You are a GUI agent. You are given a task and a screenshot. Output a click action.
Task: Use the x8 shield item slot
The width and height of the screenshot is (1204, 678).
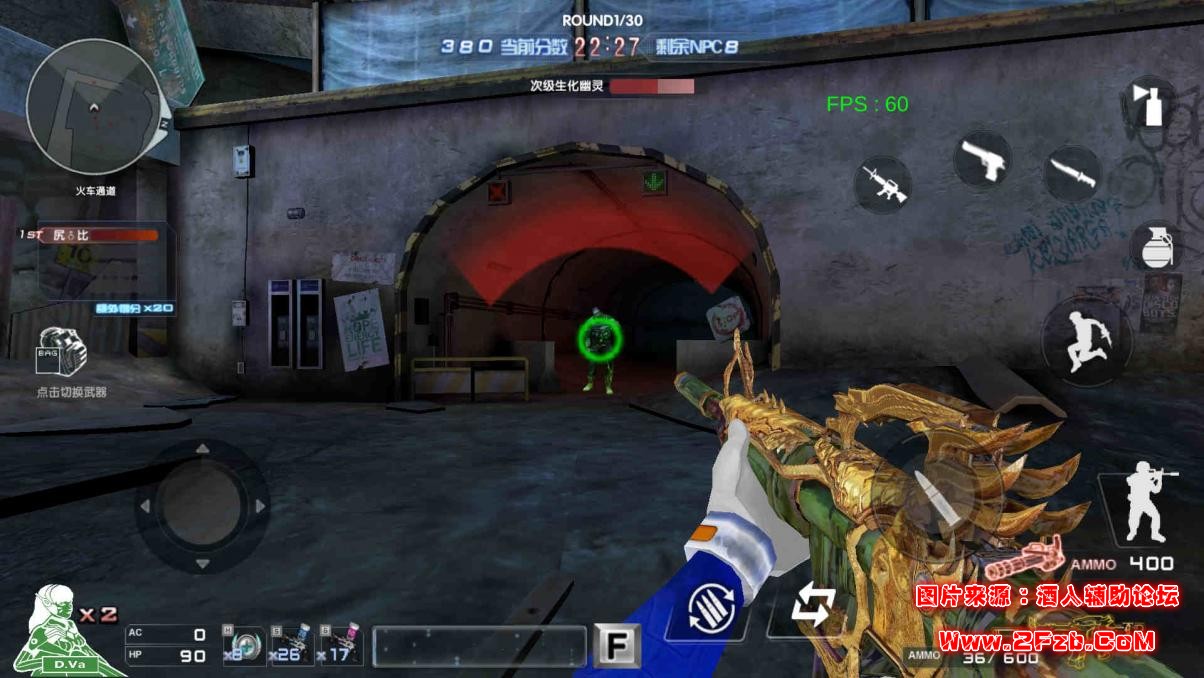(243, 646)
